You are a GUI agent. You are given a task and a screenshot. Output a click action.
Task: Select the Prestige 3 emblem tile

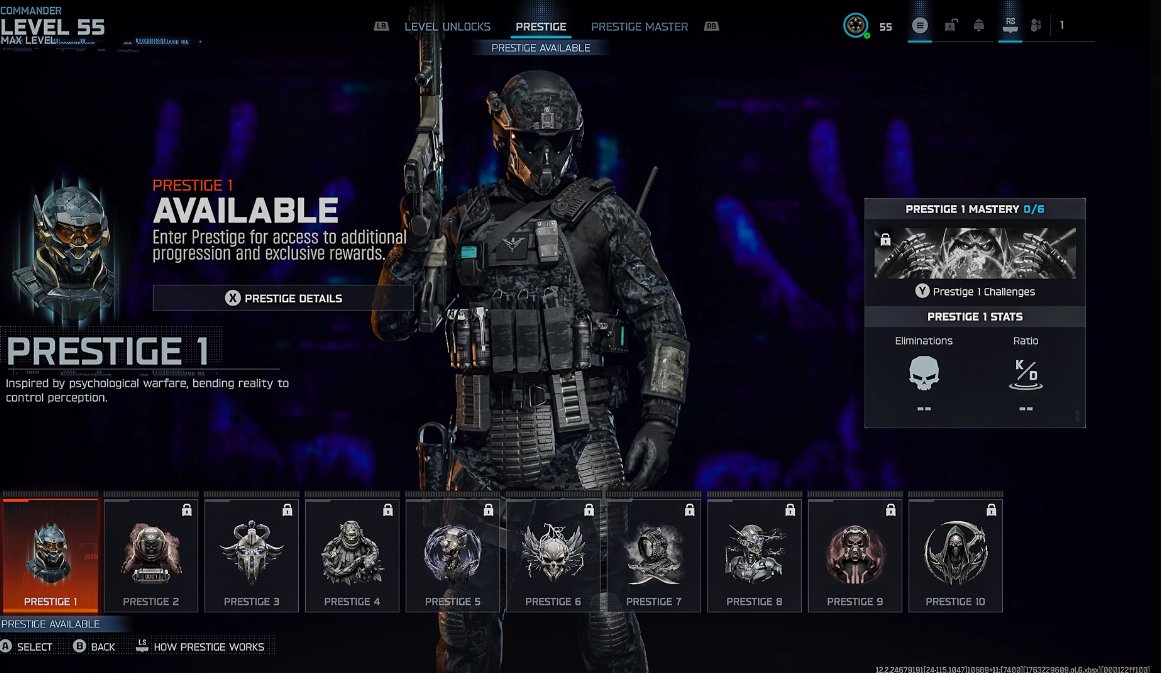(252, 555)
